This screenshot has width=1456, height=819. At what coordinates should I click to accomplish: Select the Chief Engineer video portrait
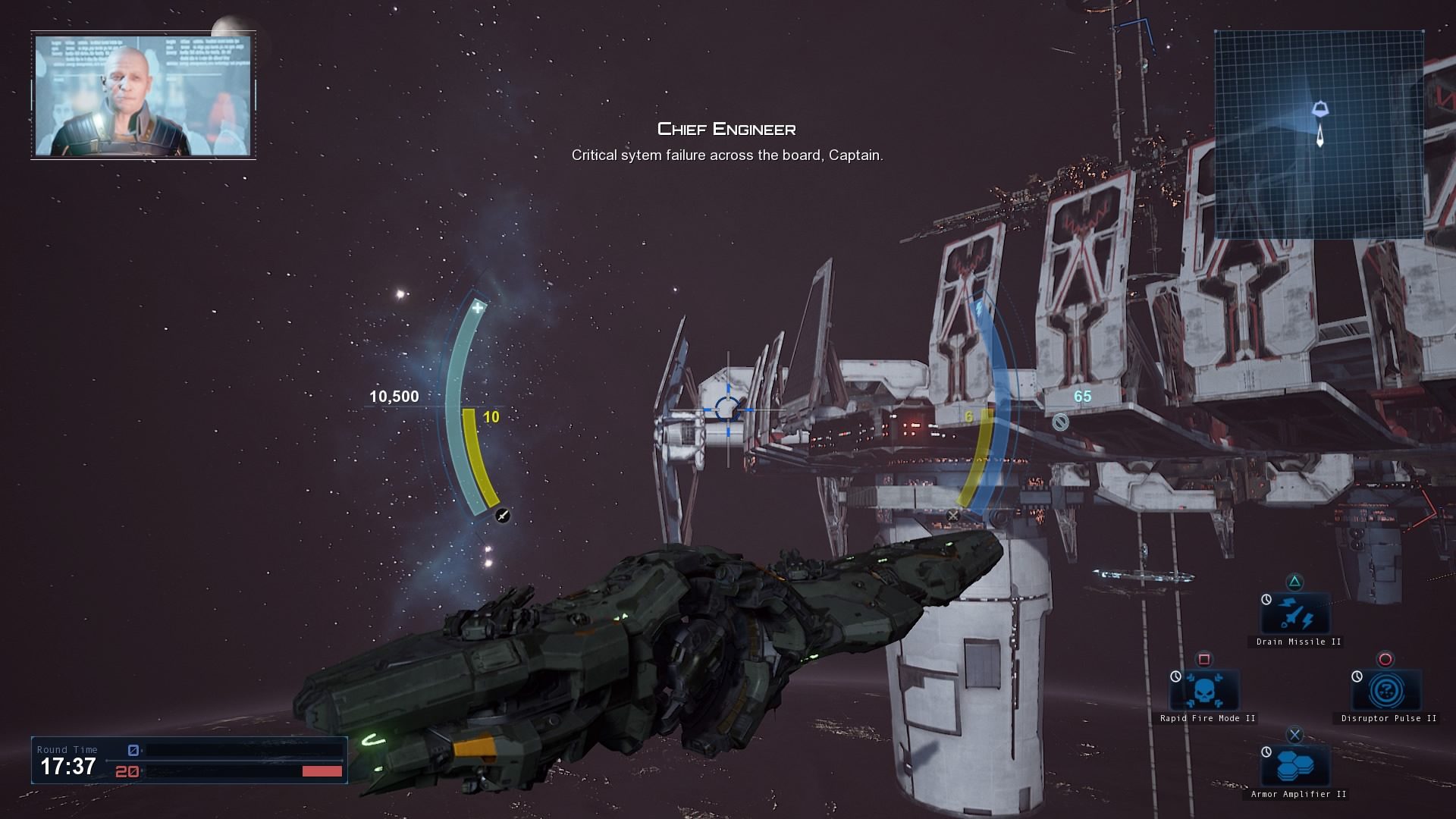coord(143,96)
